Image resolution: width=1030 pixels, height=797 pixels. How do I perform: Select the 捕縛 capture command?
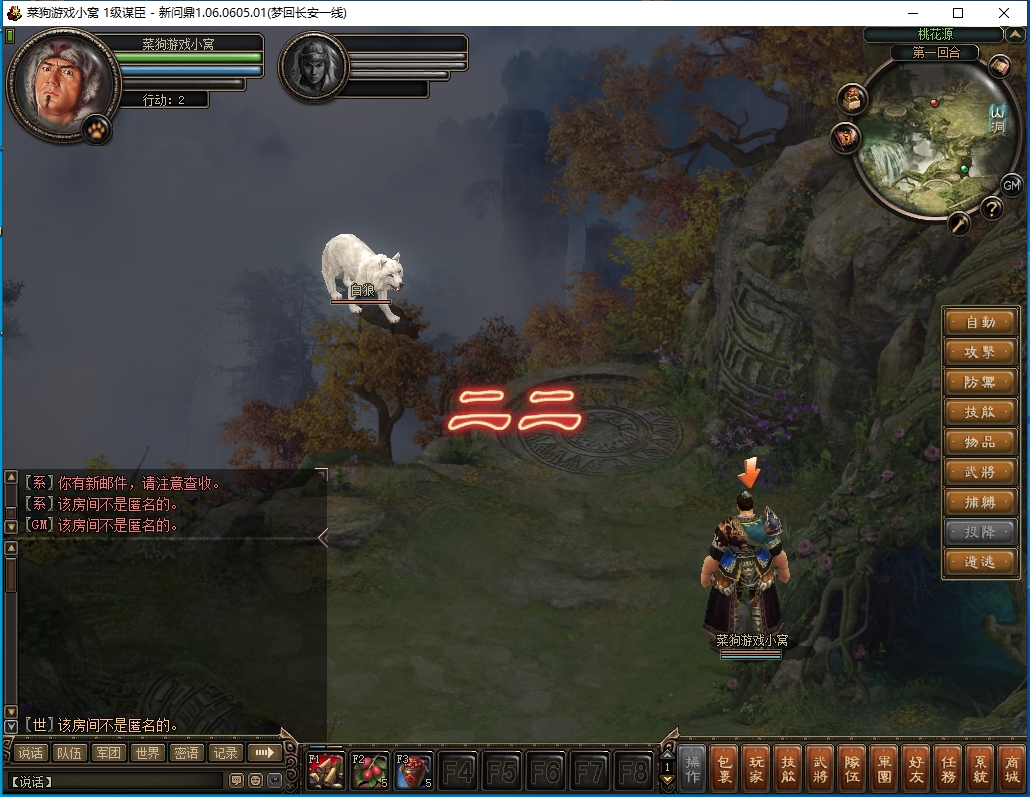pos(980,502)
